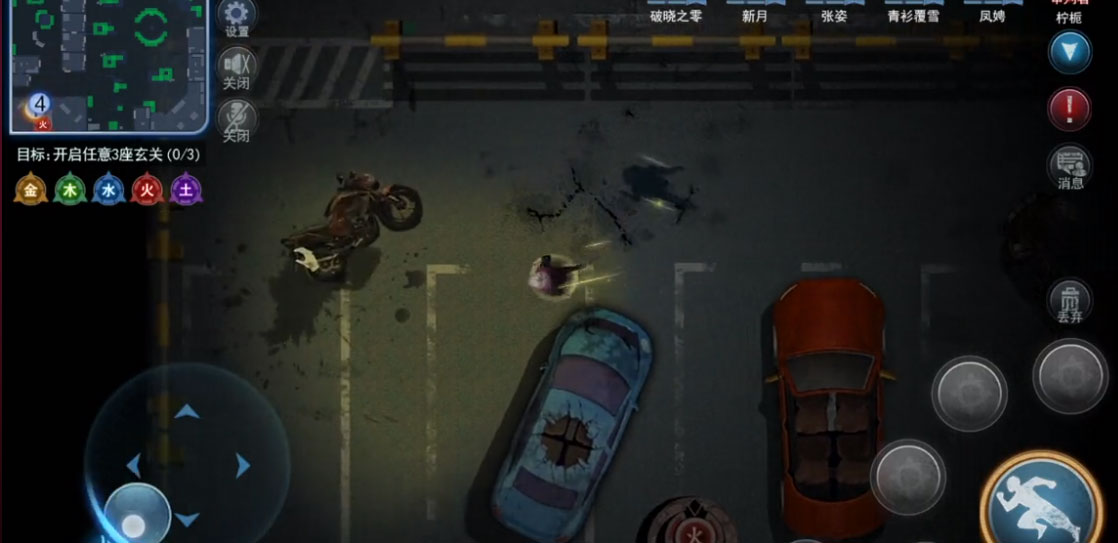
Task: Tap the red exclamation alert button
Action: point(1069,109)
